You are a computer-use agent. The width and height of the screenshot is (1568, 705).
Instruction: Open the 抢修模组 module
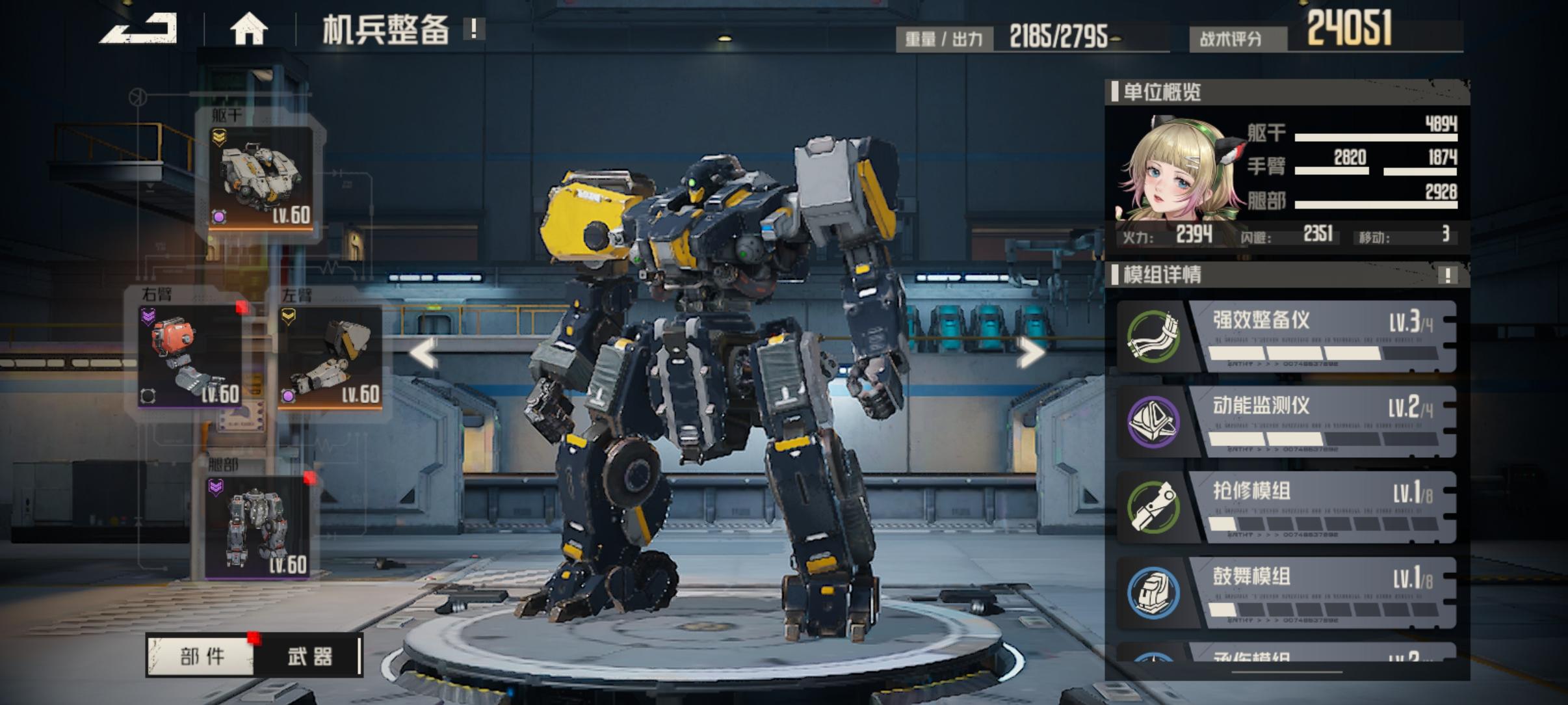point(1287,507)
